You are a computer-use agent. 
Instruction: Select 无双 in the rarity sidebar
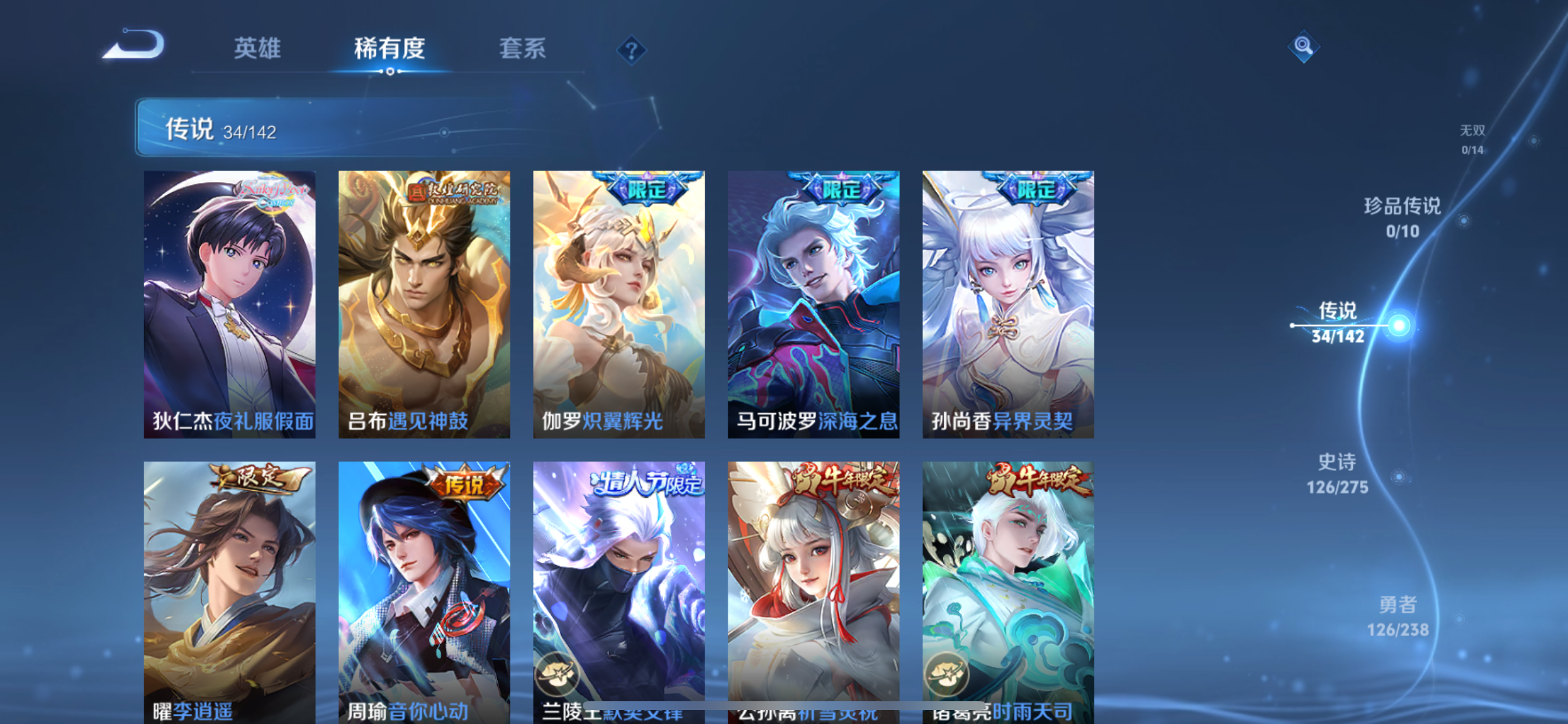(x=1473, y=139)
